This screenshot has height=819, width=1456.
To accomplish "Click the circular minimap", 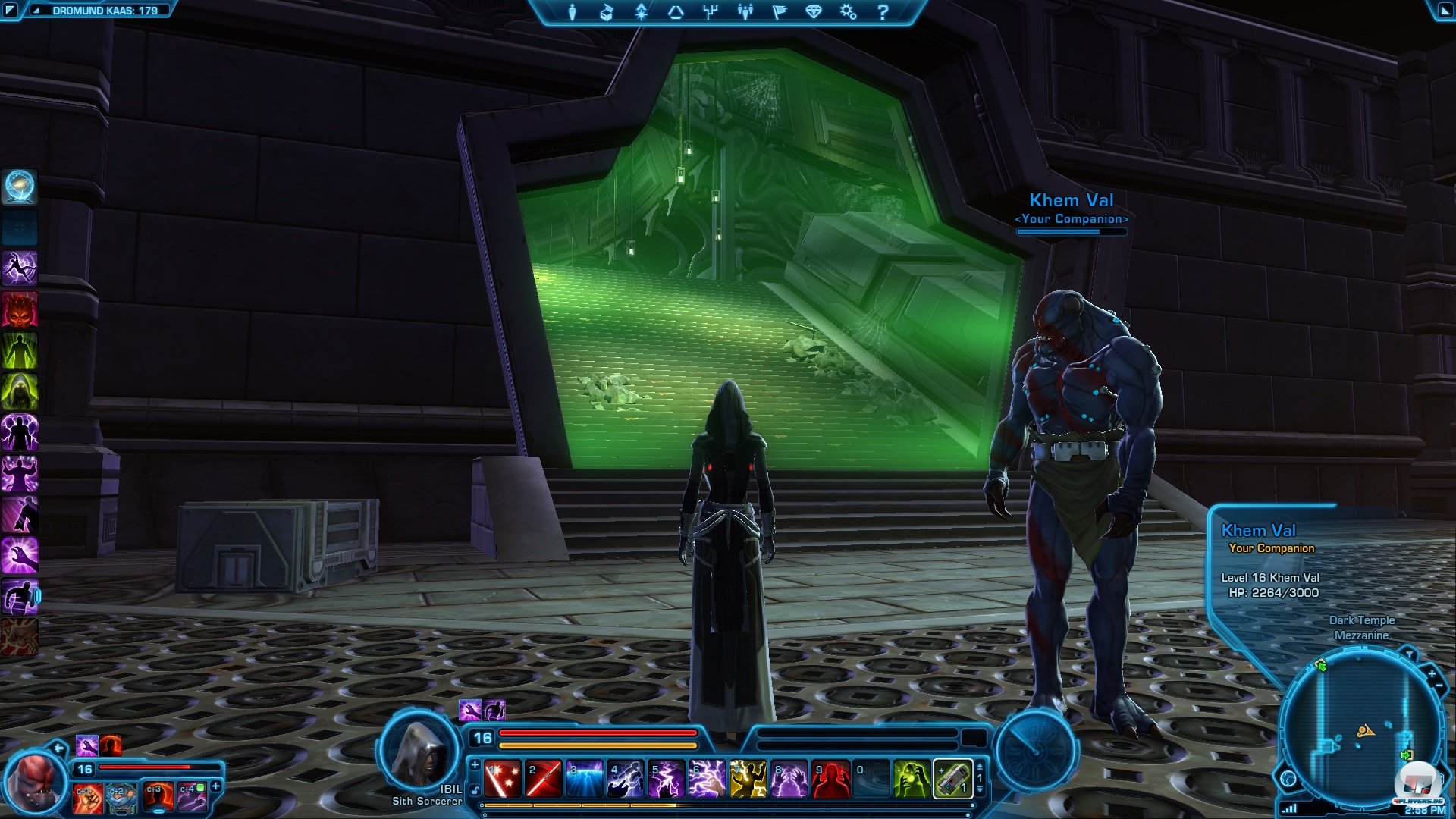I will pos(1363,732).
